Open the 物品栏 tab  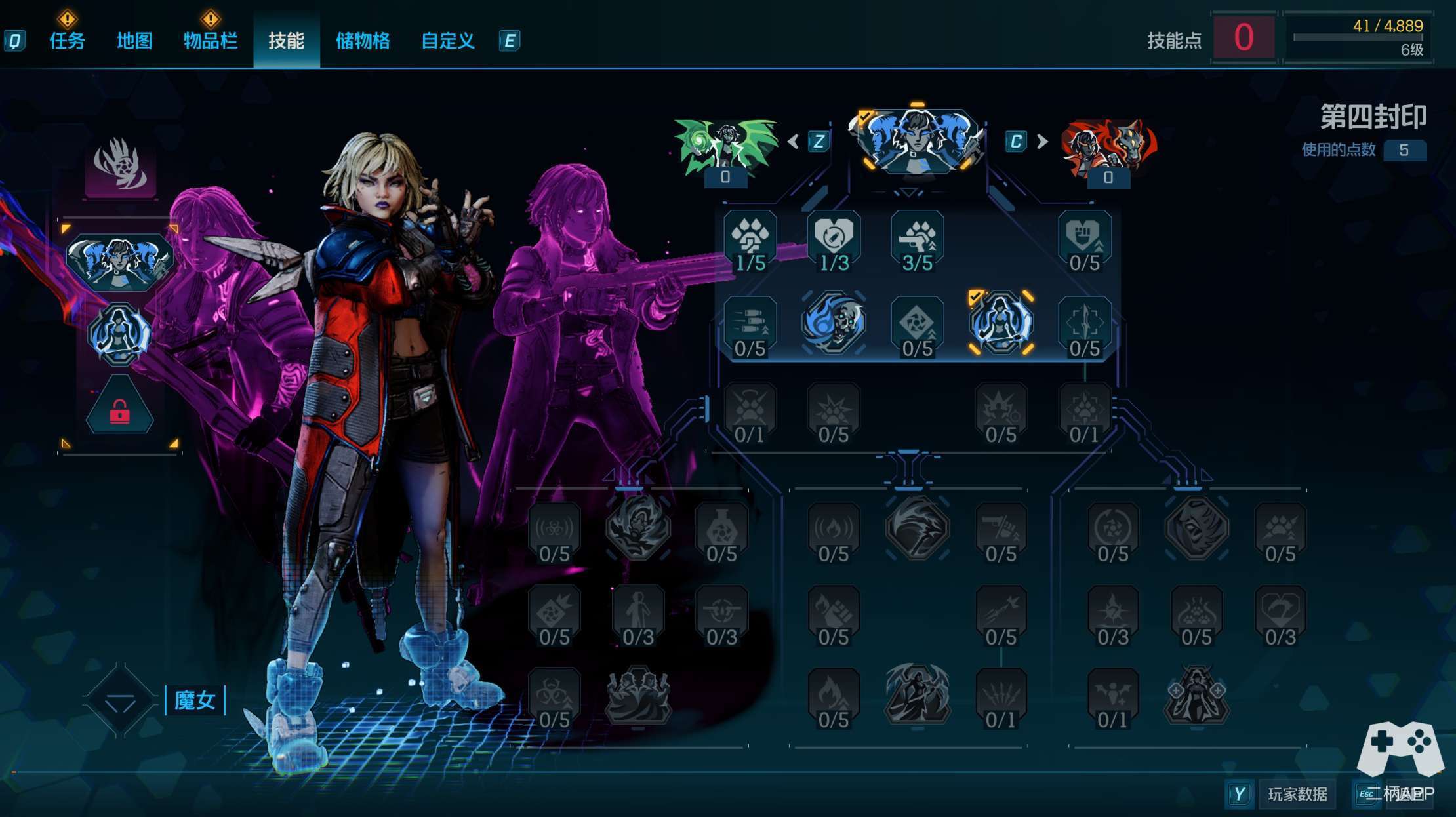pyautogui.click(x=210, y=41)
